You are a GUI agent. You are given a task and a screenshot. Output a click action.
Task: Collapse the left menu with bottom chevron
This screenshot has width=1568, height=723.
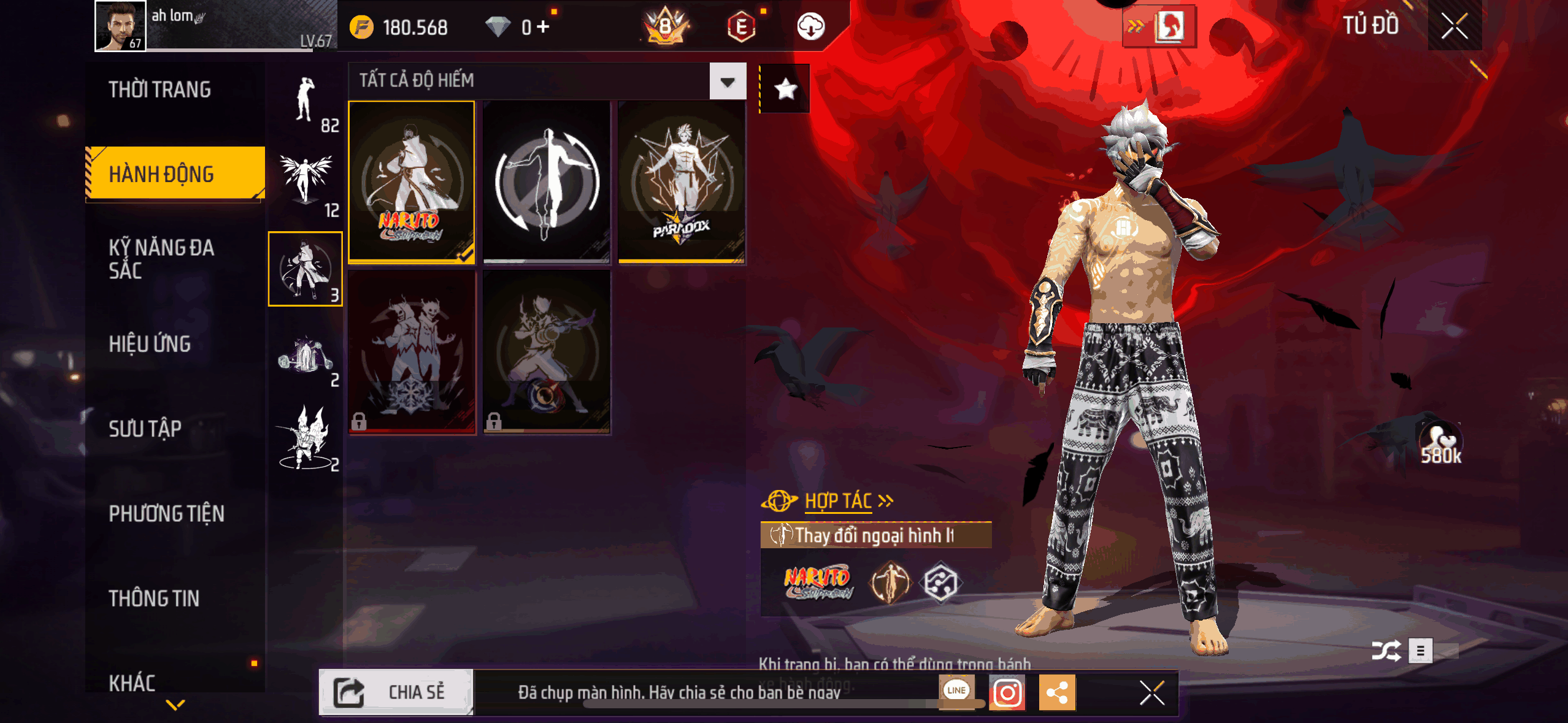point(174,704)
